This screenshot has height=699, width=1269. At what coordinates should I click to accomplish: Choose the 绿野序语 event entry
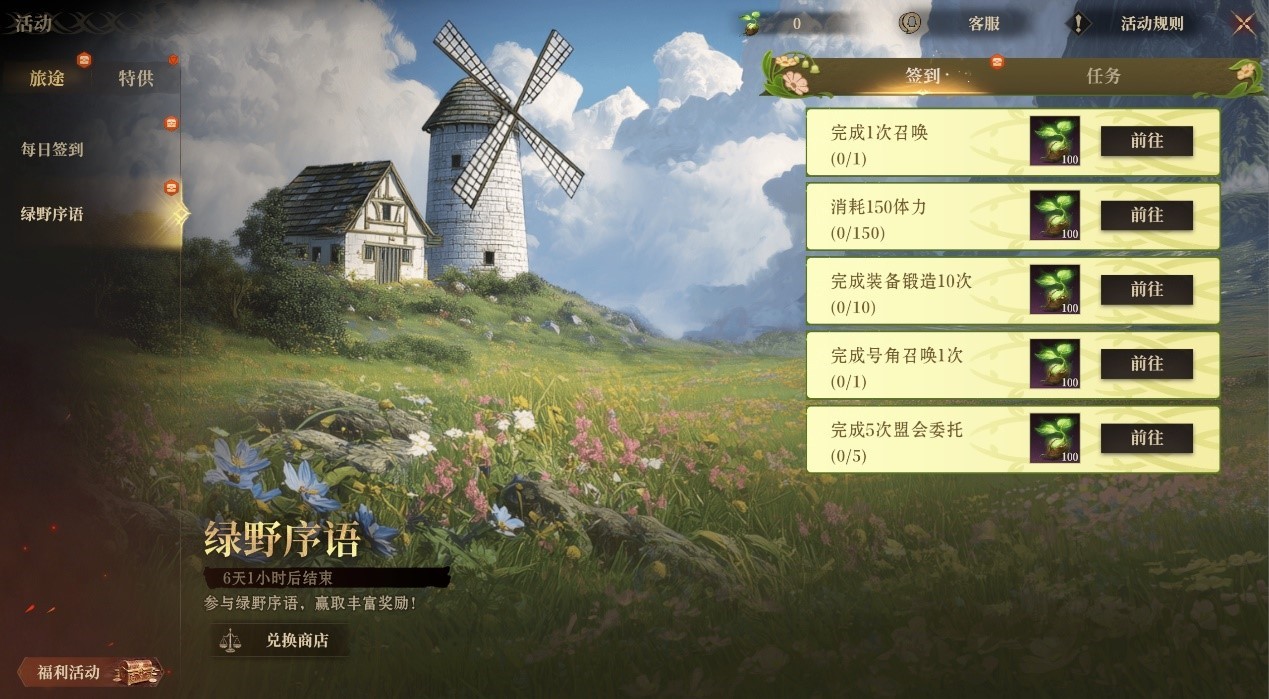click(53, 214)
